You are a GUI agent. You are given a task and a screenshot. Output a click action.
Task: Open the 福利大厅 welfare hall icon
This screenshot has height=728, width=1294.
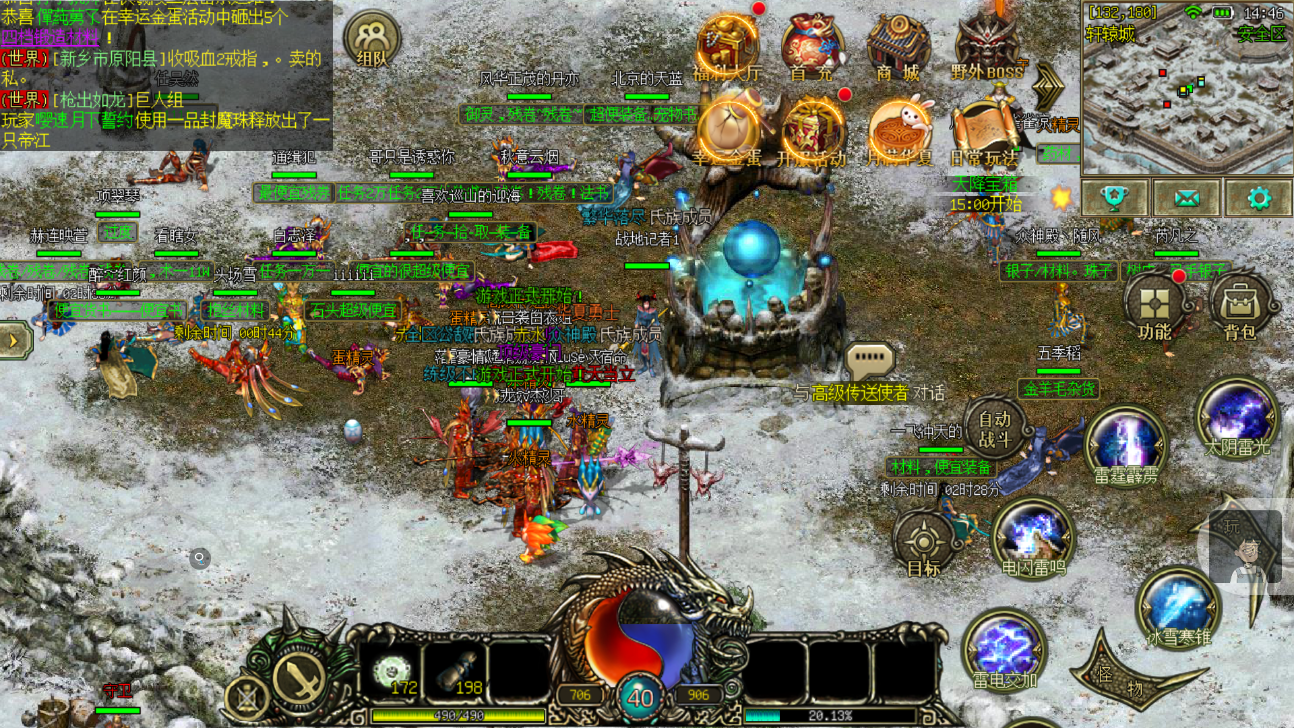(727, 45)
